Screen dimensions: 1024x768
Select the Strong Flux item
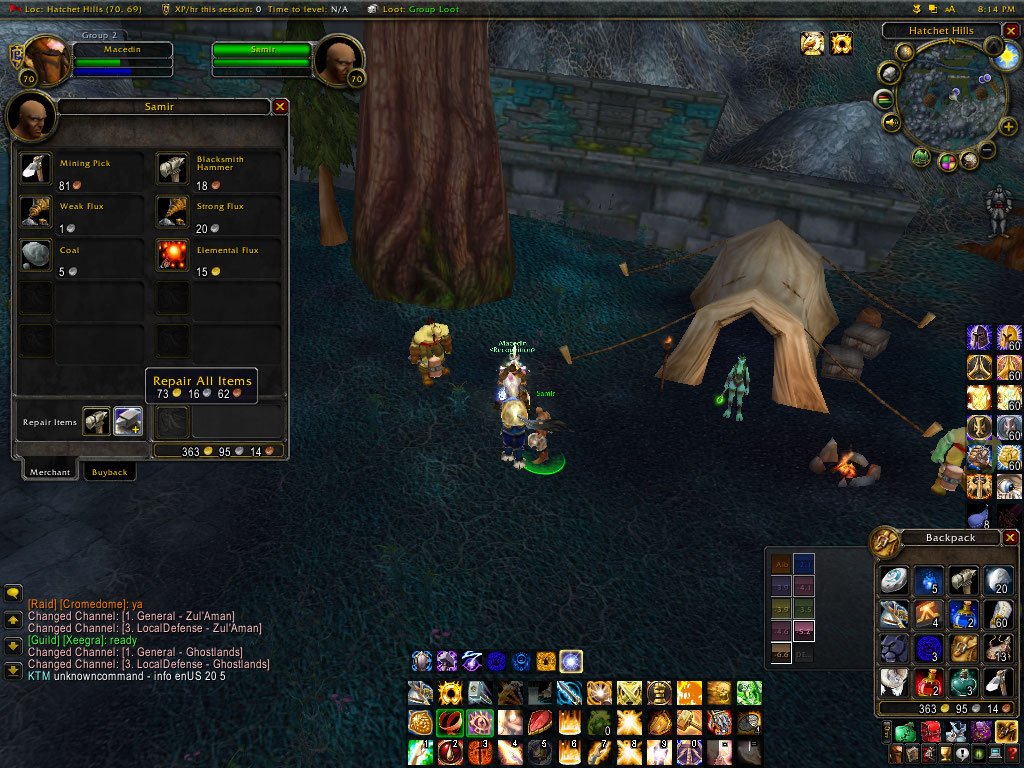pos(173,212)
